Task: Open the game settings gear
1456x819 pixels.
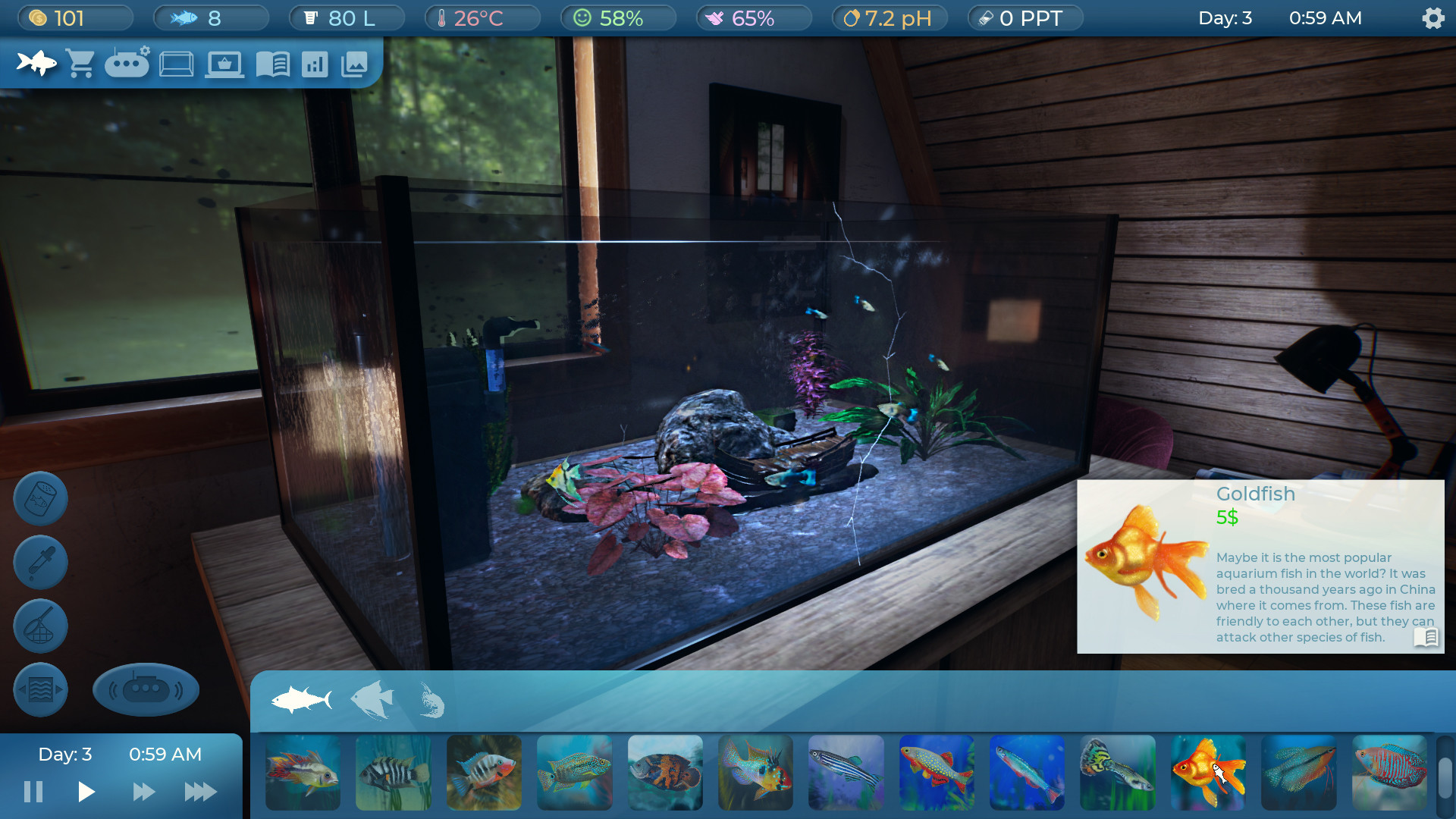Action: click(x=1433, y=17)
